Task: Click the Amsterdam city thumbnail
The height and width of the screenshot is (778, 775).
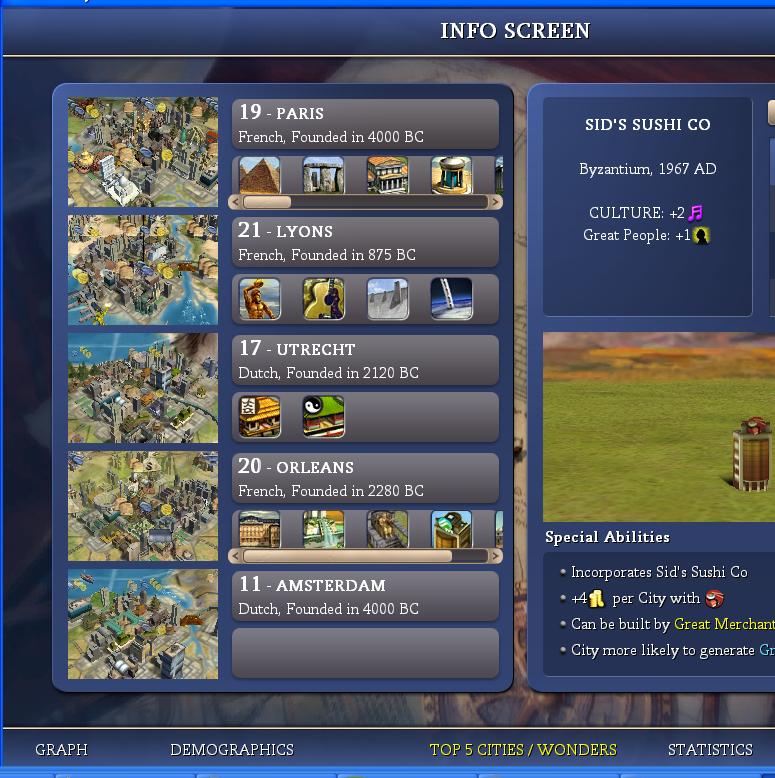Action: 143,624
